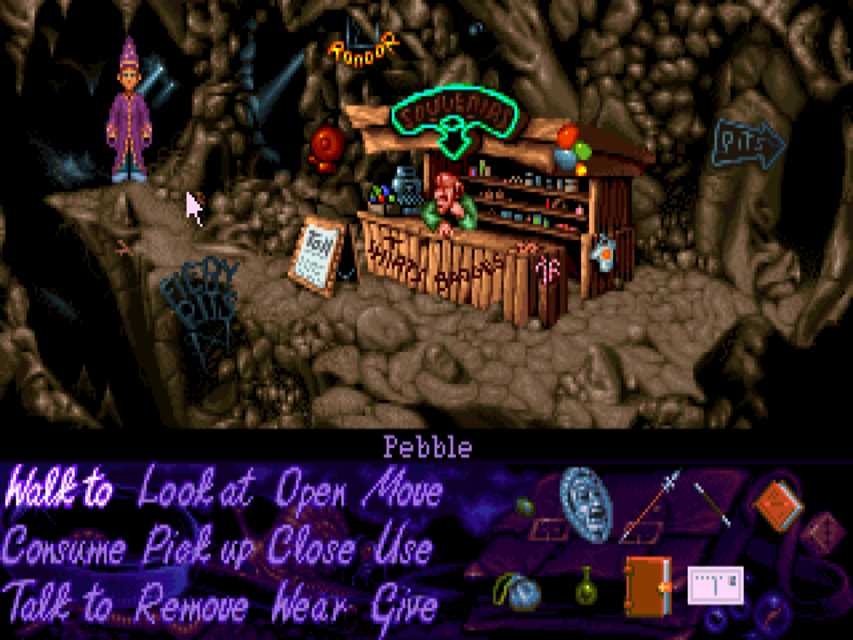Select the Walk to verb
The width and height of the screenshot is (853, 640).
click(x=58, y=491)
